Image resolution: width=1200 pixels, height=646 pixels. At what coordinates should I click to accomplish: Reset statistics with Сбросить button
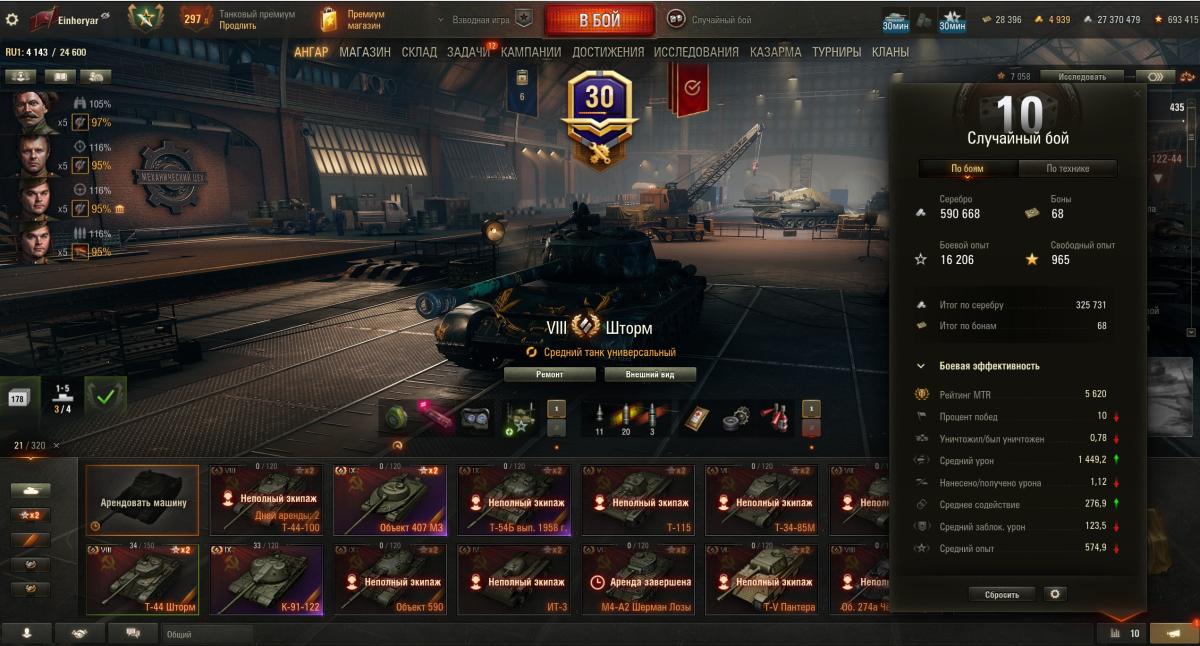(x=1002, y=594)
